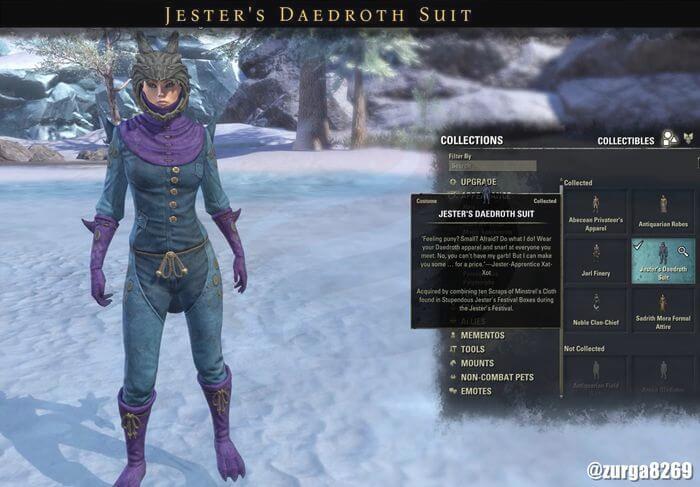Open the Non-Combat Pets category
This screenshot has width=700, height=487.
click(x=496, y=377)
